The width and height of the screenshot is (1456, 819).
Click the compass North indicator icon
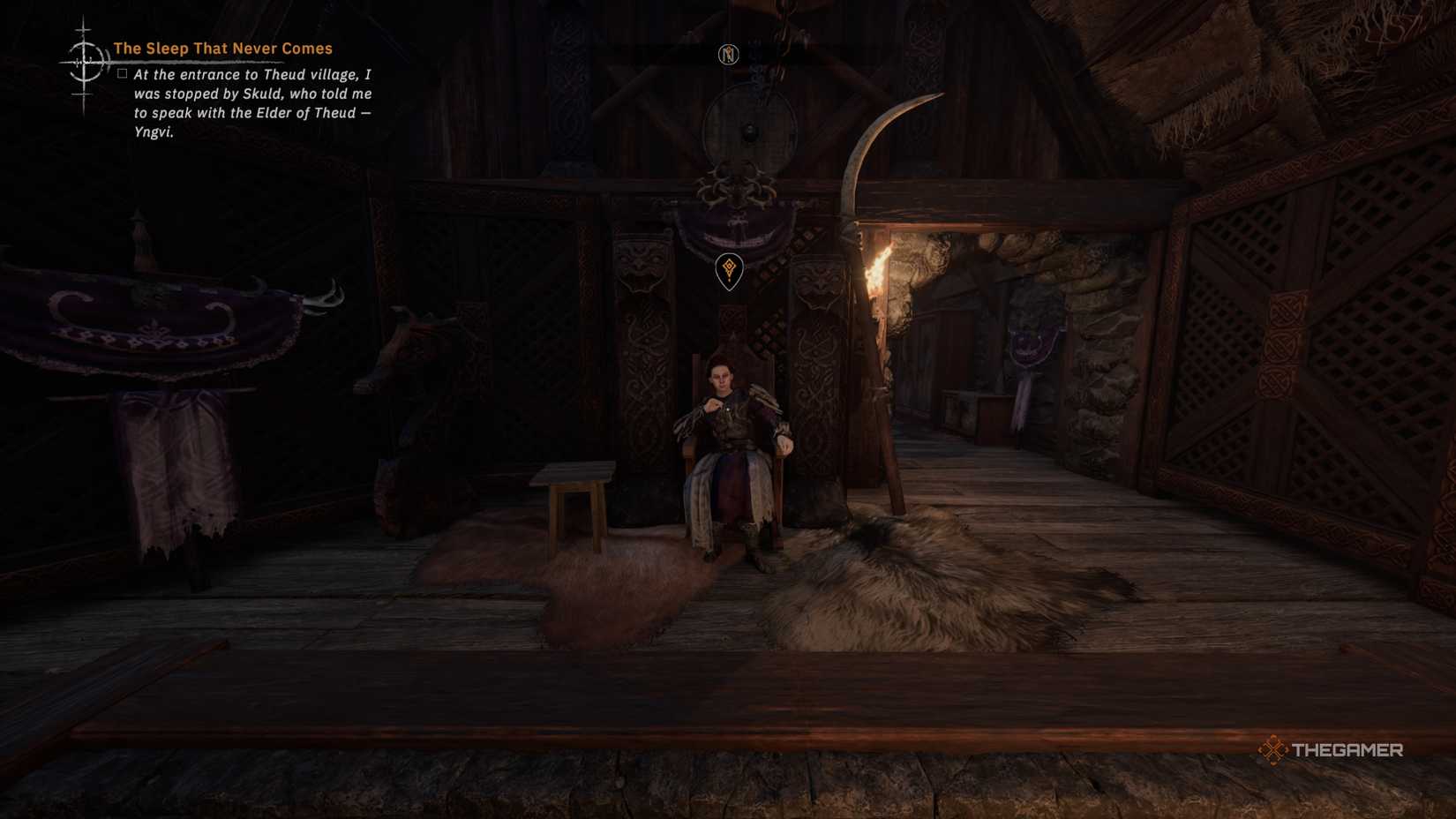coord(729,55)
